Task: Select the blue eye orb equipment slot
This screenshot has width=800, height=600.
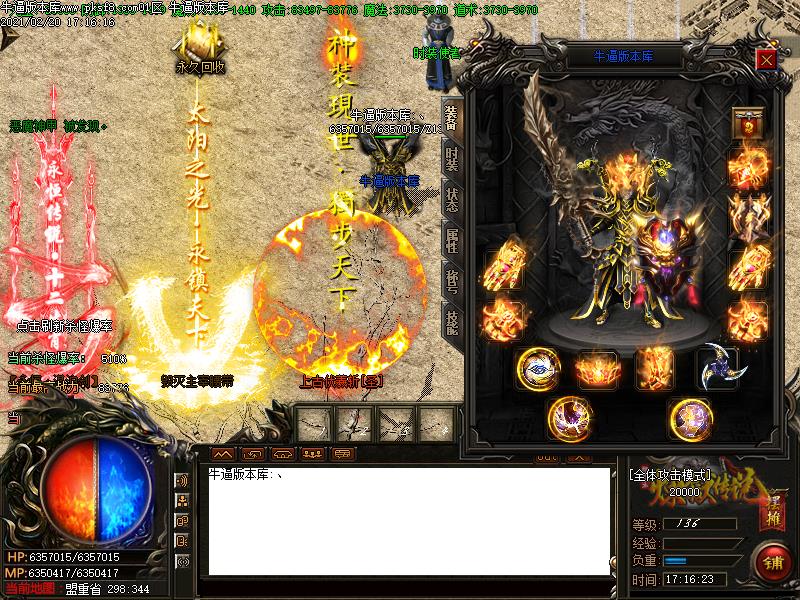Action: [x=538, y=368]
